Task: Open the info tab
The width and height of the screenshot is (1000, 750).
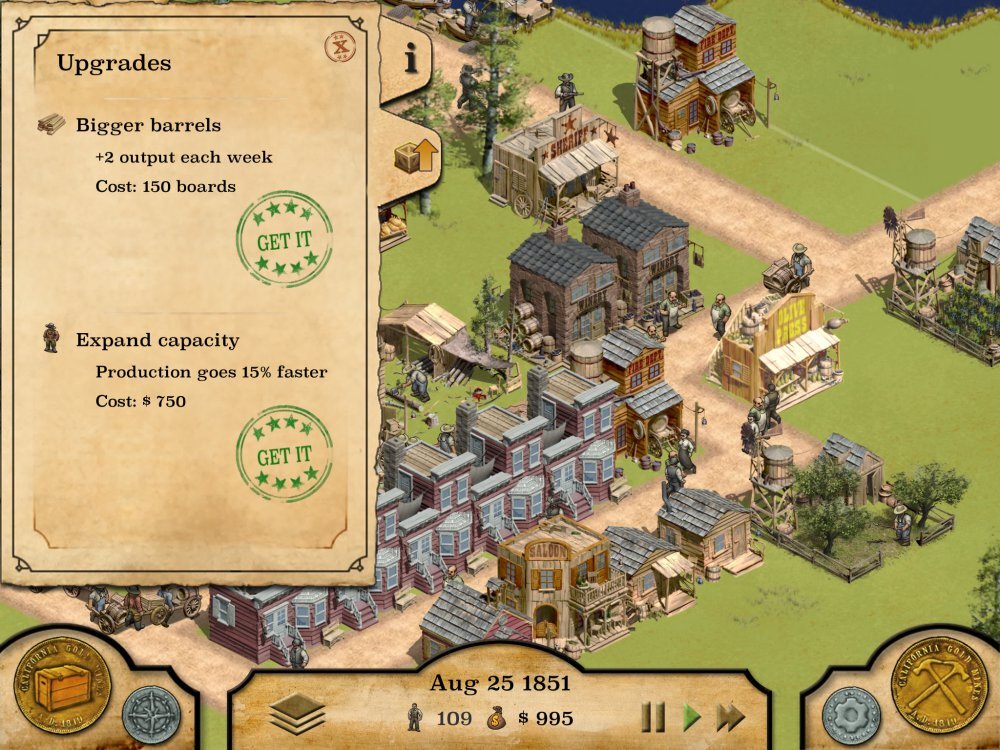Action: click(410, 60)
